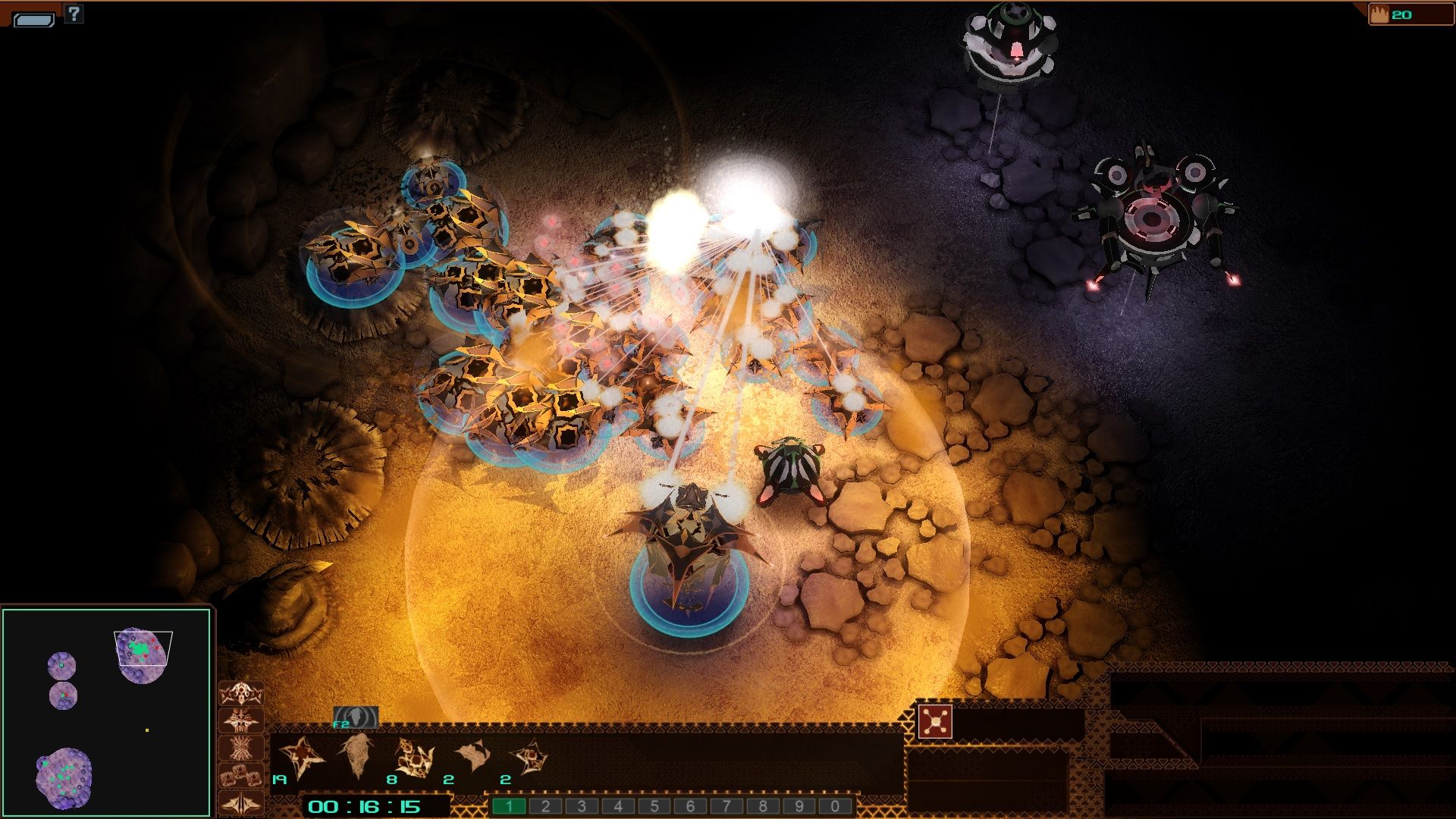Select control group 0

tap(835, 806)
